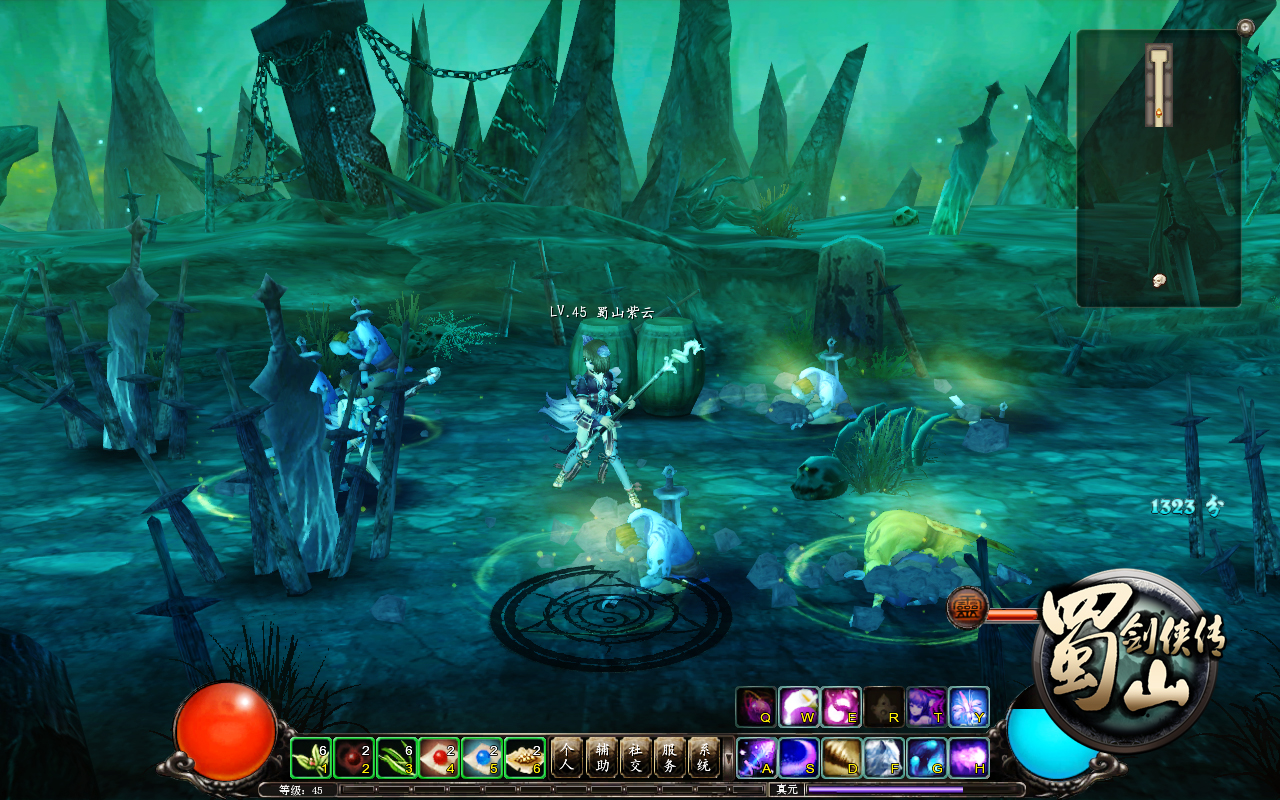This screenshot has height=800, width=1280.
Task: Trigger the golden drill skill on D
Action: pyautogui.click(x=842, y=758)
